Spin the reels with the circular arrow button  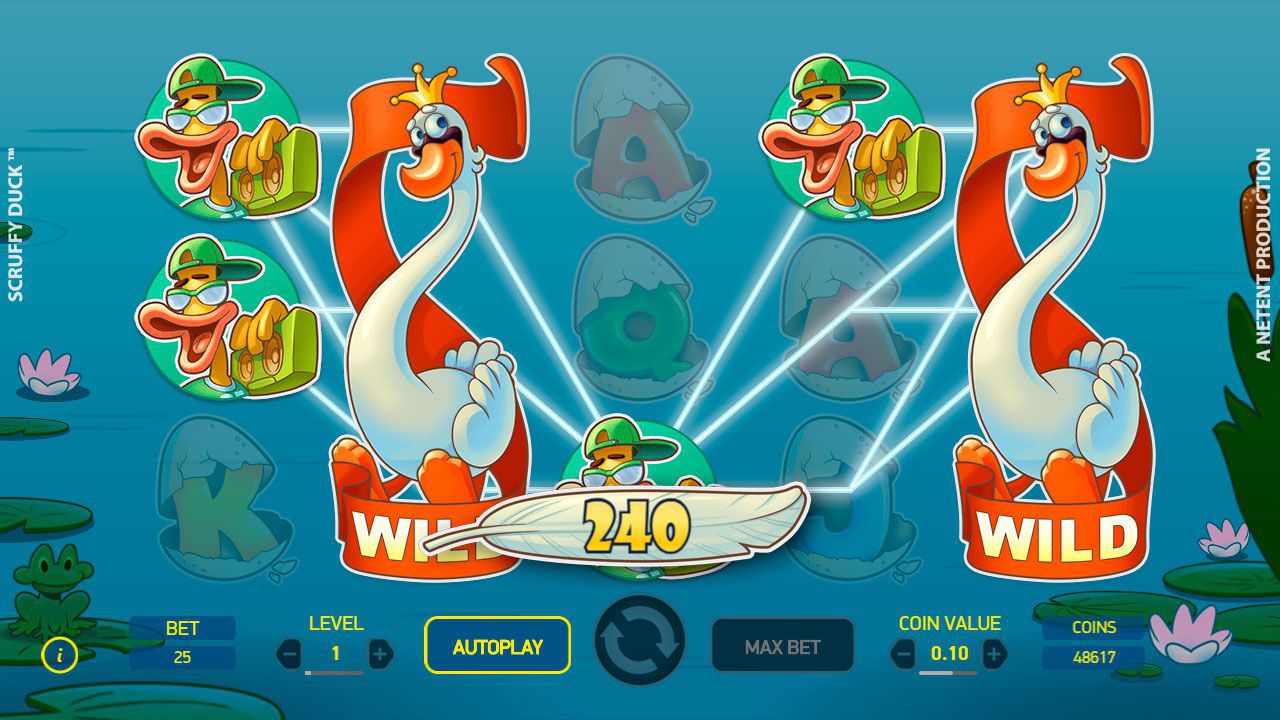[640, 642]
